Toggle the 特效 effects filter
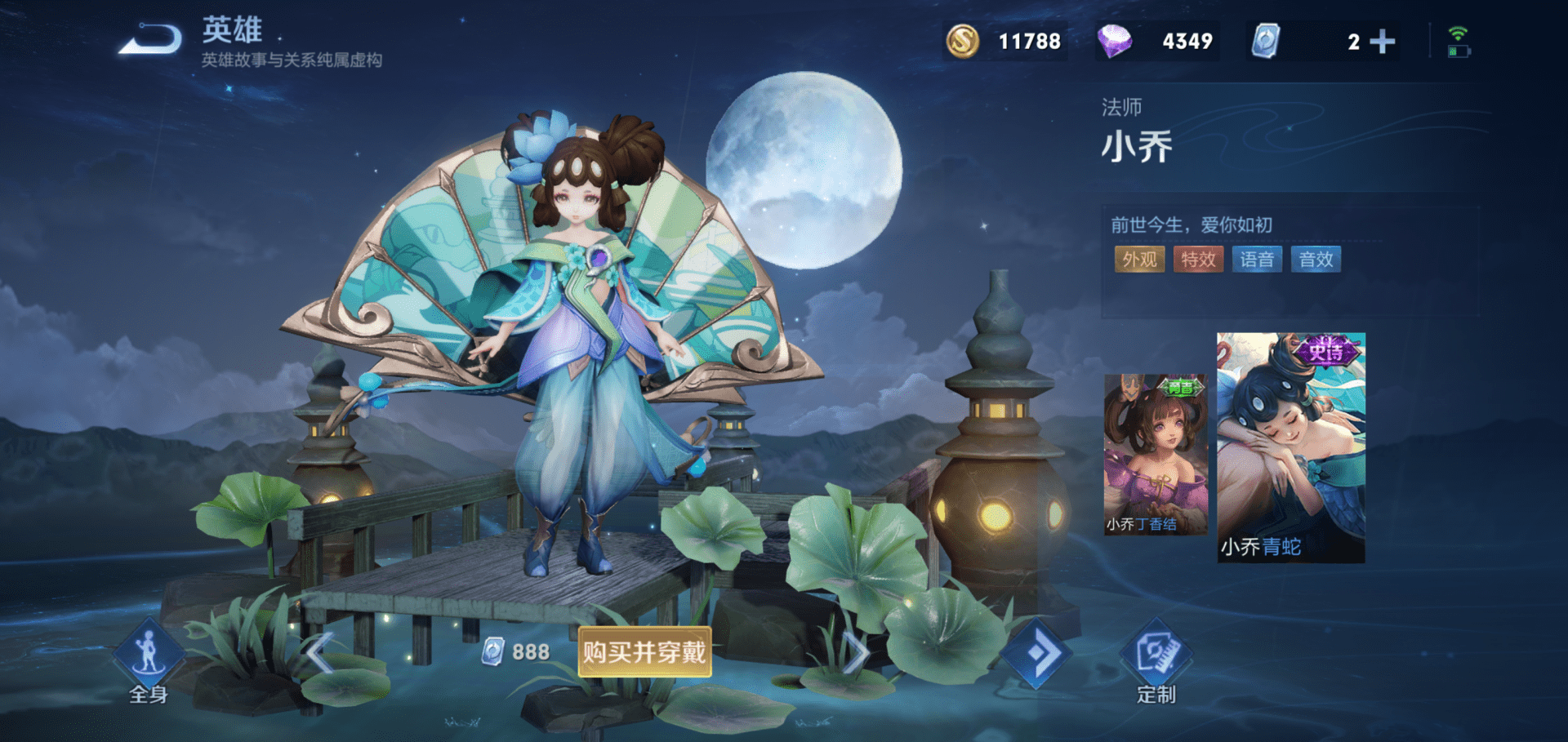 tap(1198, 260)
